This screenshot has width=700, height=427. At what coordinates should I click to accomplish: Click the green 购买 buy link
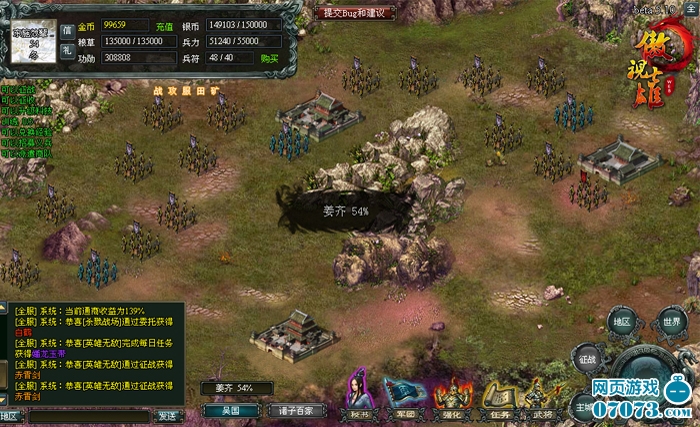(269, 59)
